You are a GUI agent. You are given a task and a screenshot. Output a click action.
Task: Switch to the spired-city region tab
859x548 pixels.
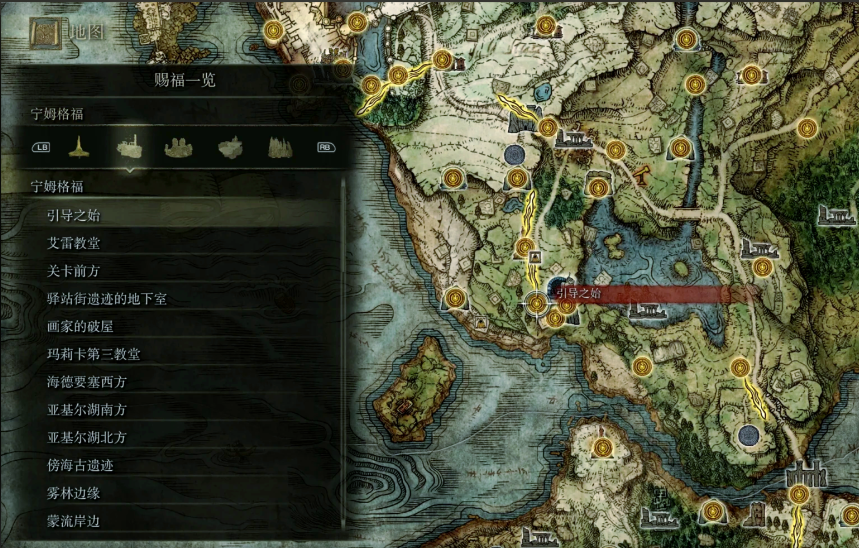[x=278, y=148]
